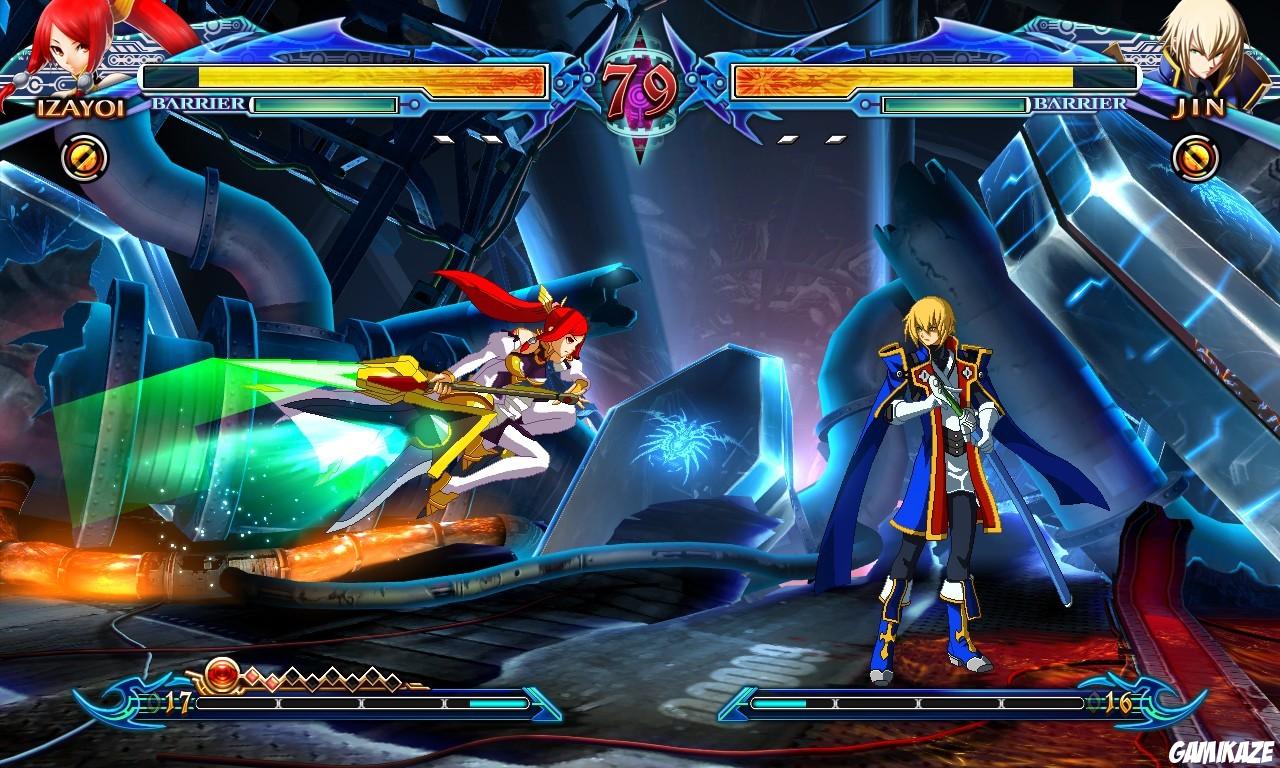Select Izayoi's Burst icon below her portrait
This screenshot has width=1280, height=768.
85,156
